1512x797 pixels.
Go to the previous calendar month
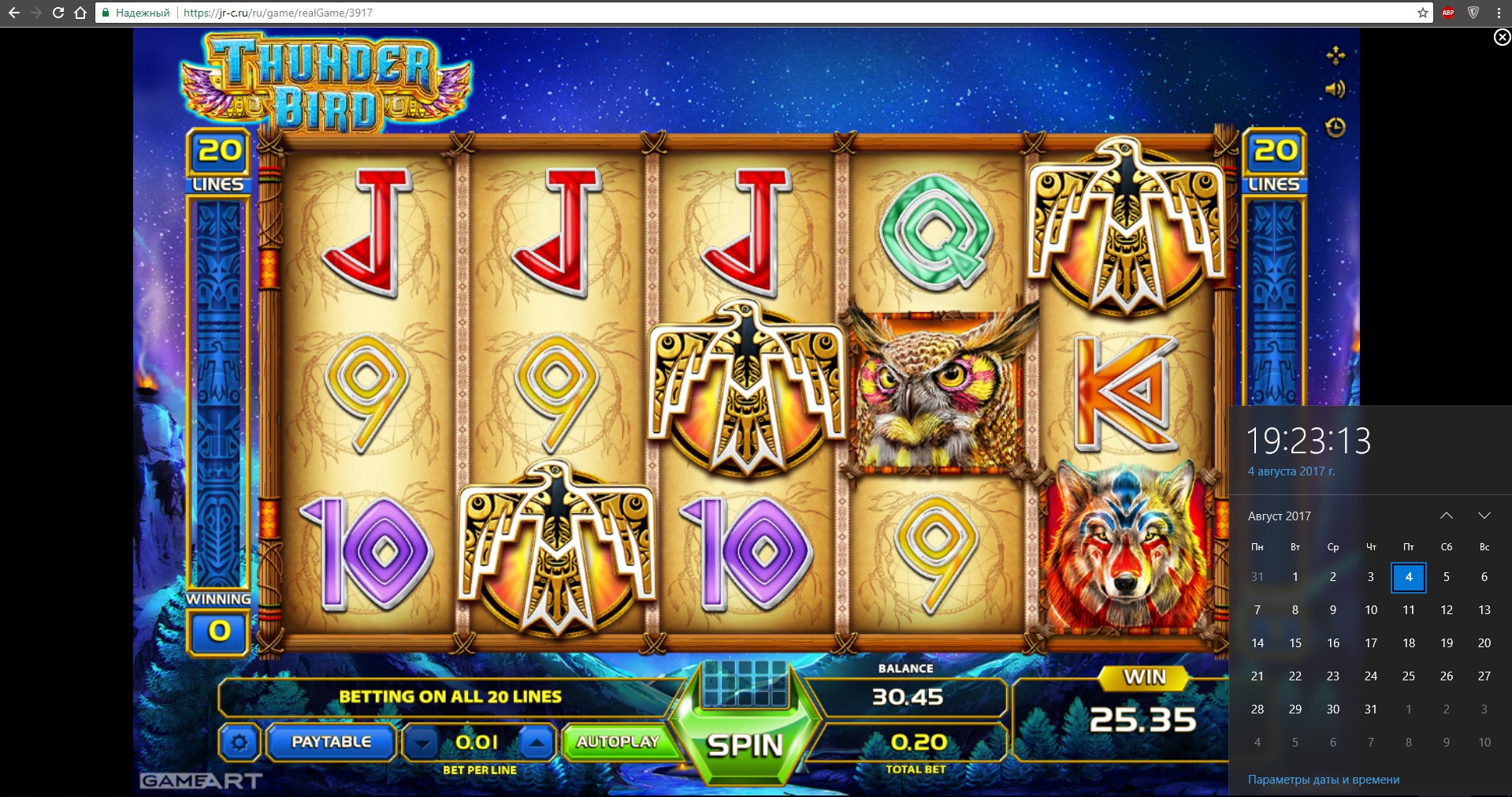pos(1447,516)
